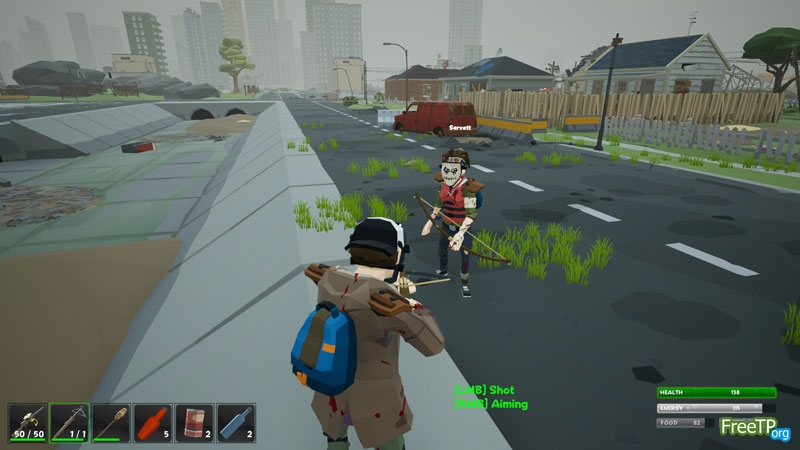This screenshot has width=800, height=450.
Task: Choose the crossbow slot showing 1 / 1
Action: click(x=69, y=422)
